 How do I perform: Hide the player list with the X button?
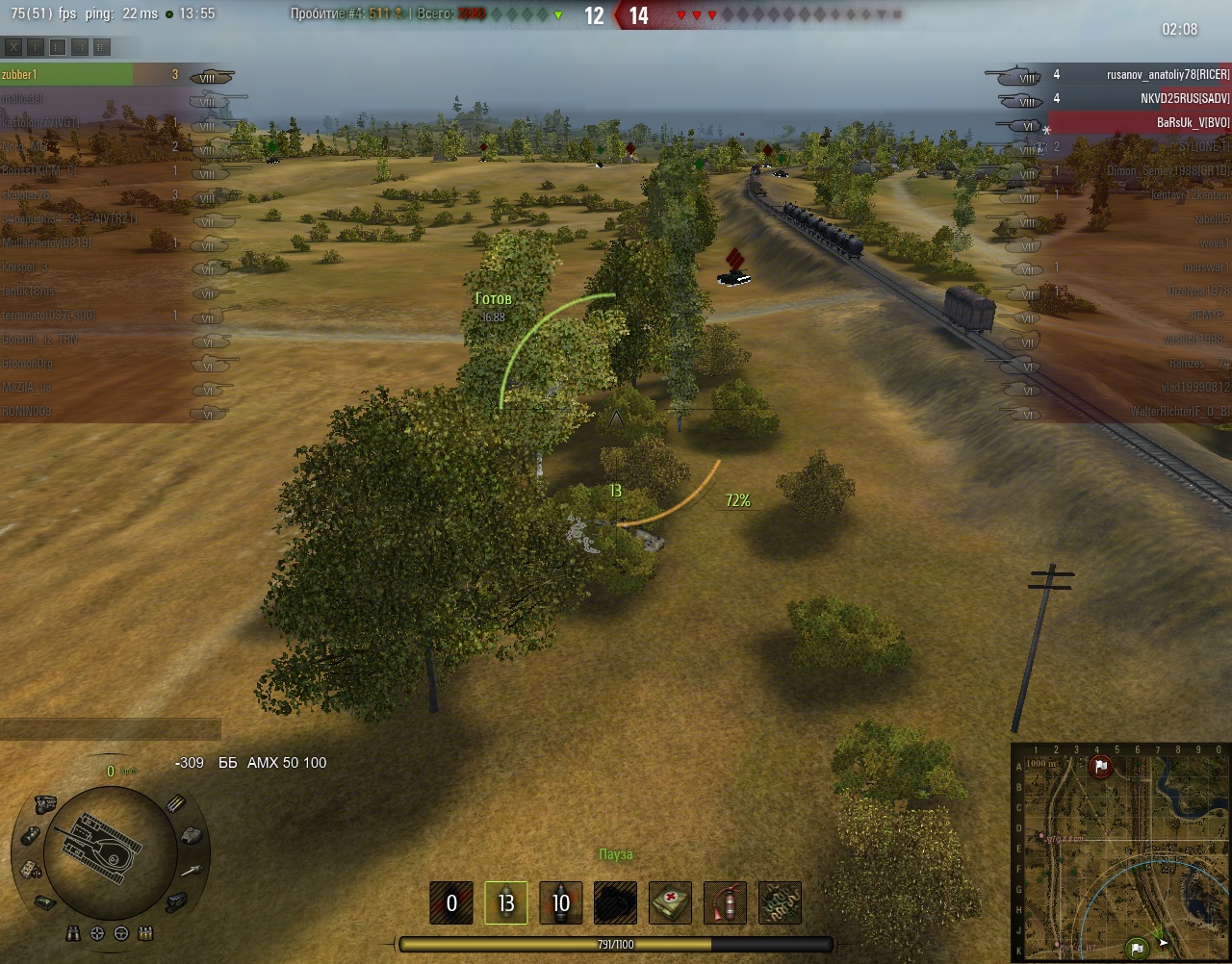13,47
